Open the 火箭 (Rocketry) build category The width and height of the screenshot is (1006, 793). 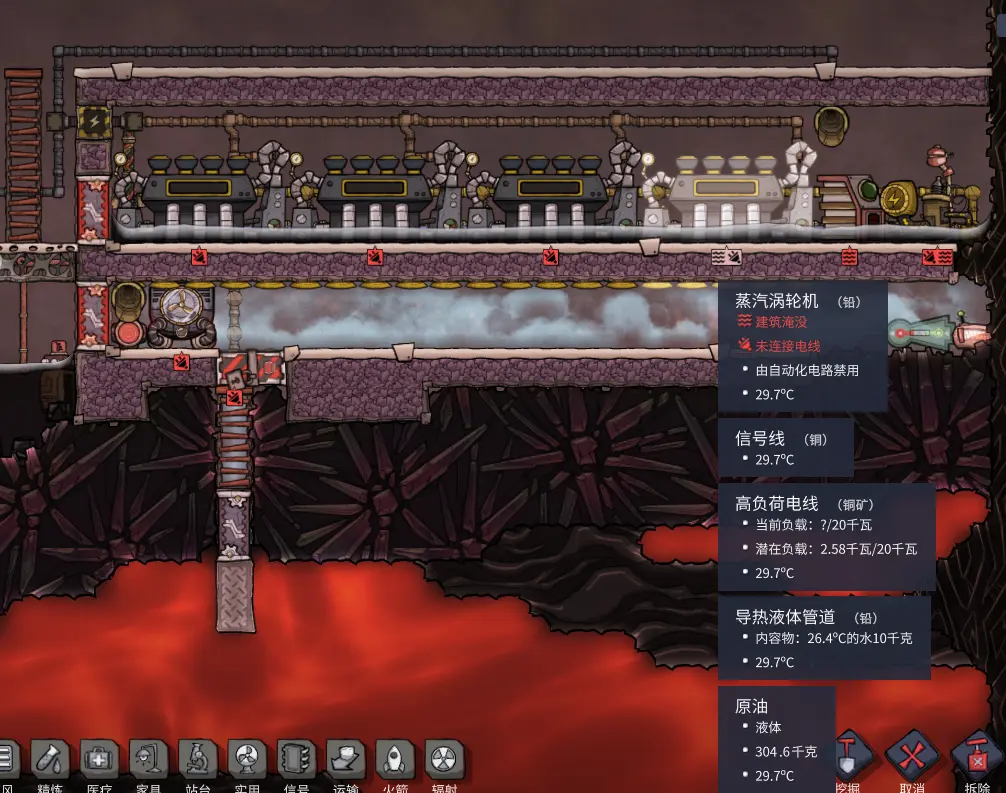point(395,761)
